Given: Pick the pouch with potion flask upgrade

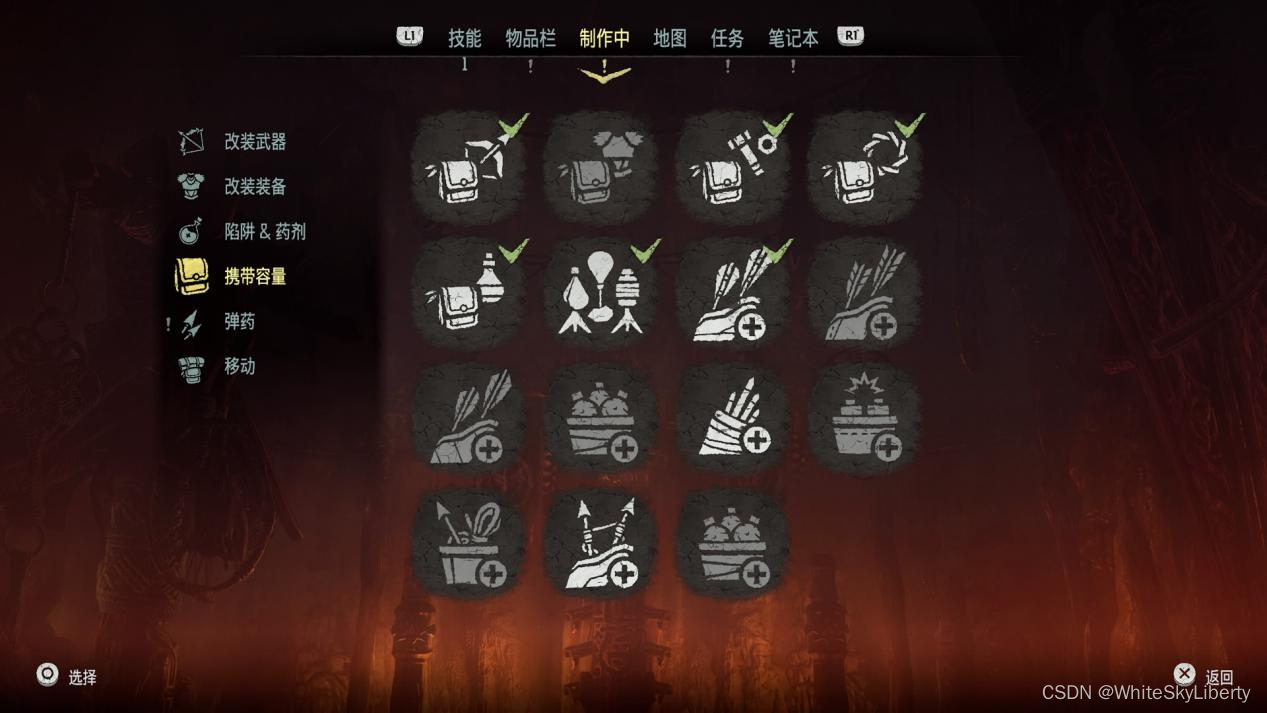Looking at the screenshot, I should (468, 293).
